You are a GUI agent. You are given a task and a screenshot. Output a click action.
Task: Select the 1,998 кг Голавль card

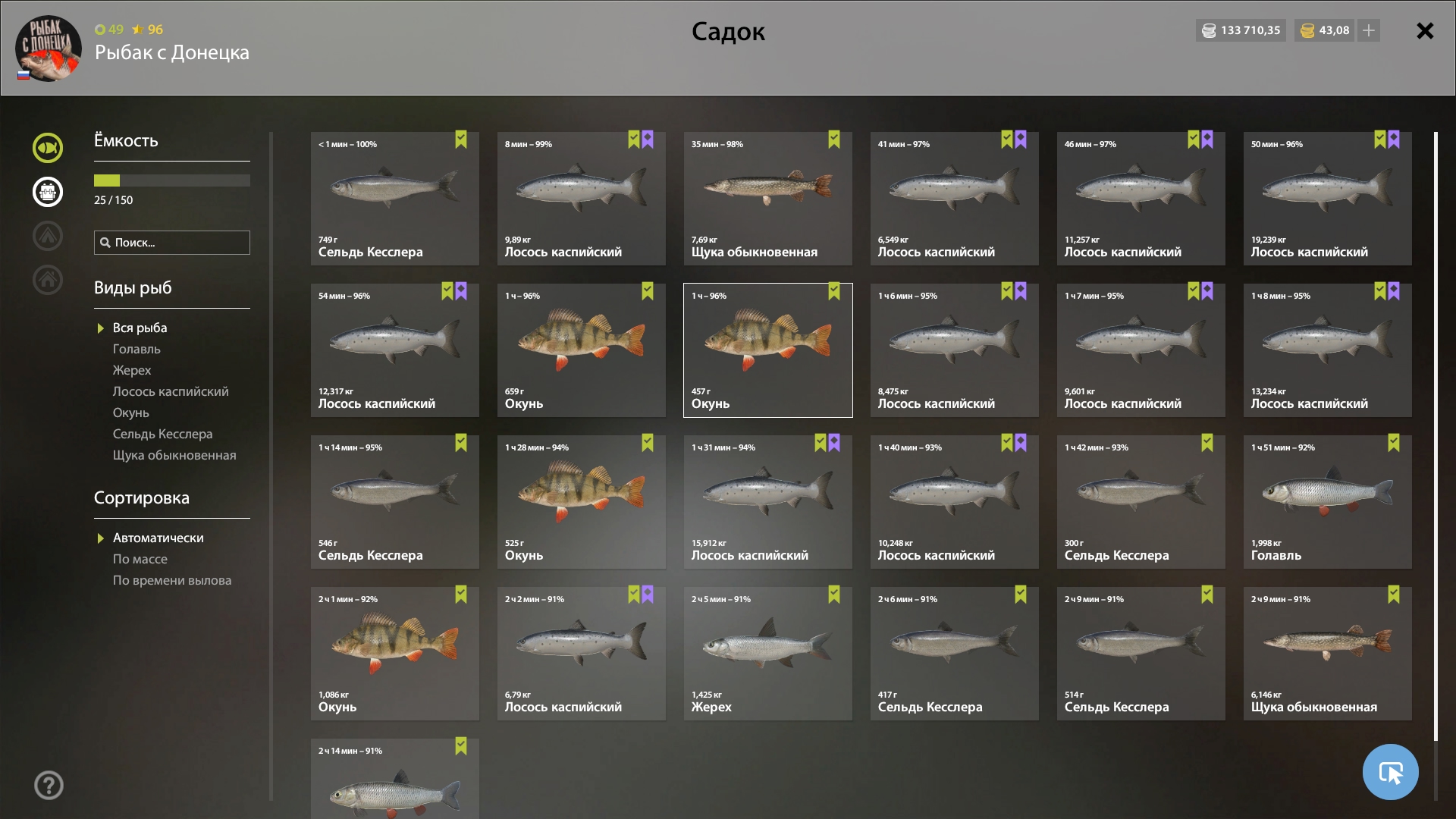pos(1327,502)
